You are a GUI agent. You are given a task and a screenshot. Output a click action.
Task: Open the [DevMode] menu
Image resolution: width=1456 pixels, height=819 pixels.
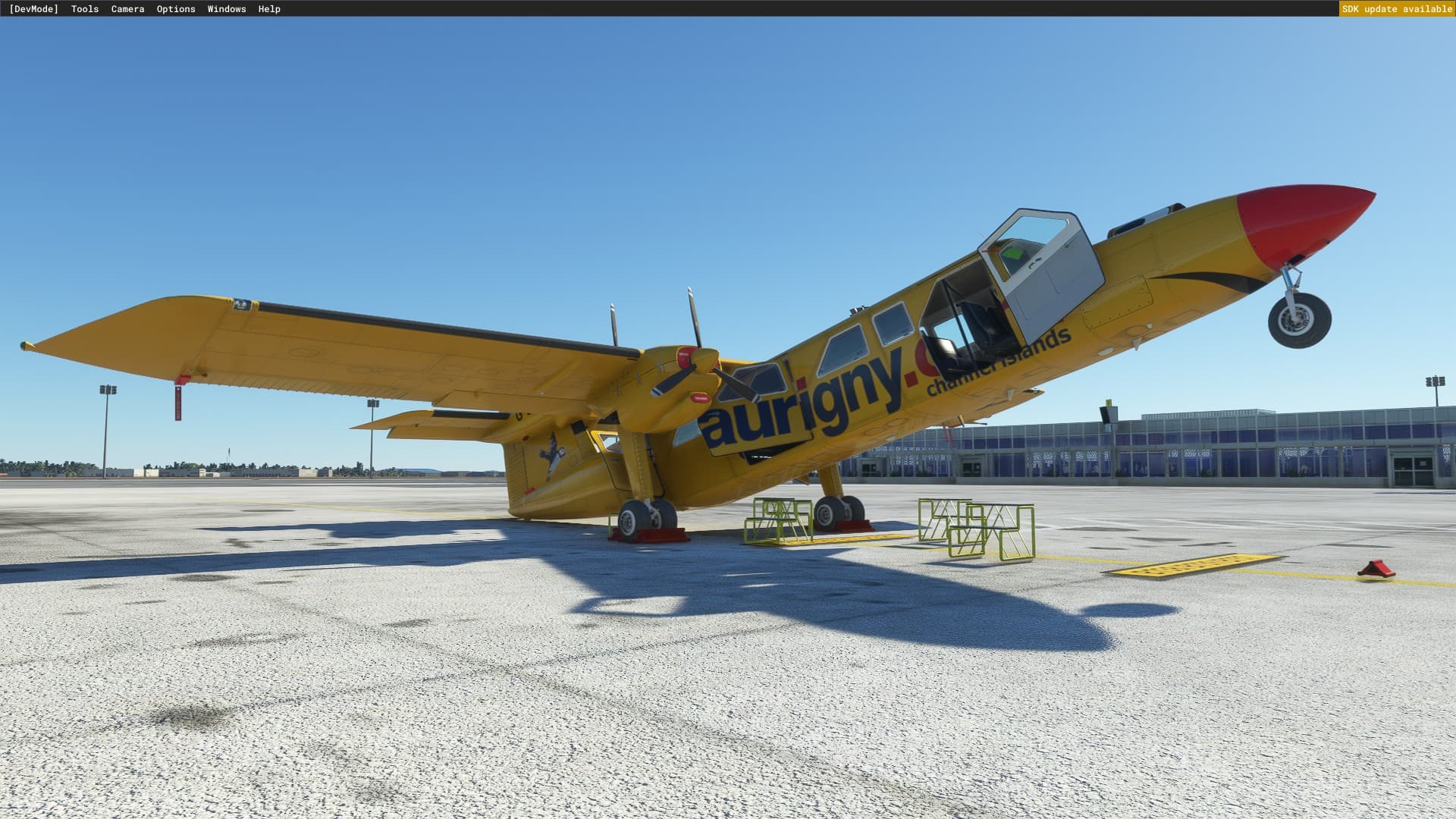tap(34, 8)
